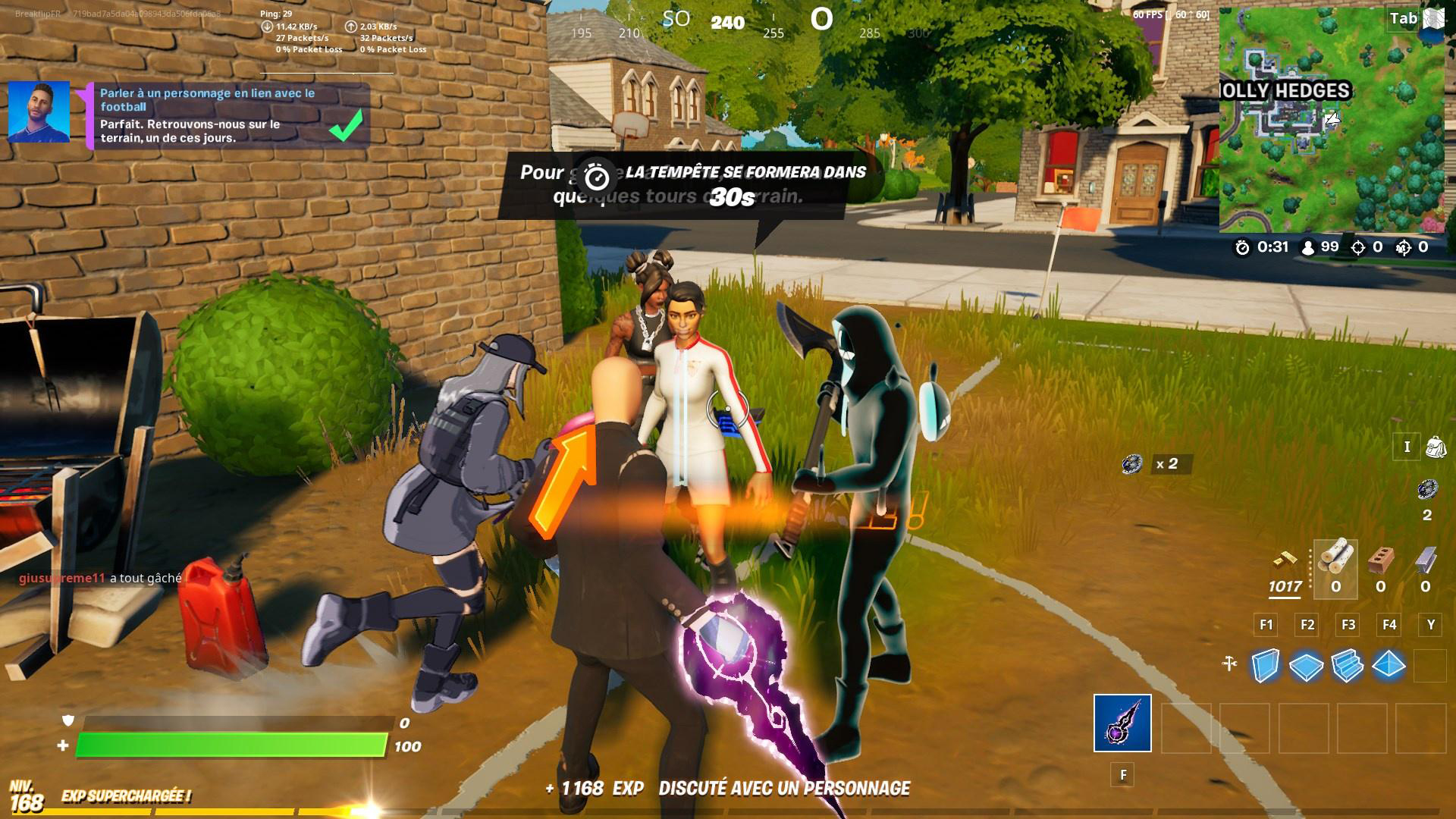
Task: Click the metal material icon
Action: [x=1426, y=563]
